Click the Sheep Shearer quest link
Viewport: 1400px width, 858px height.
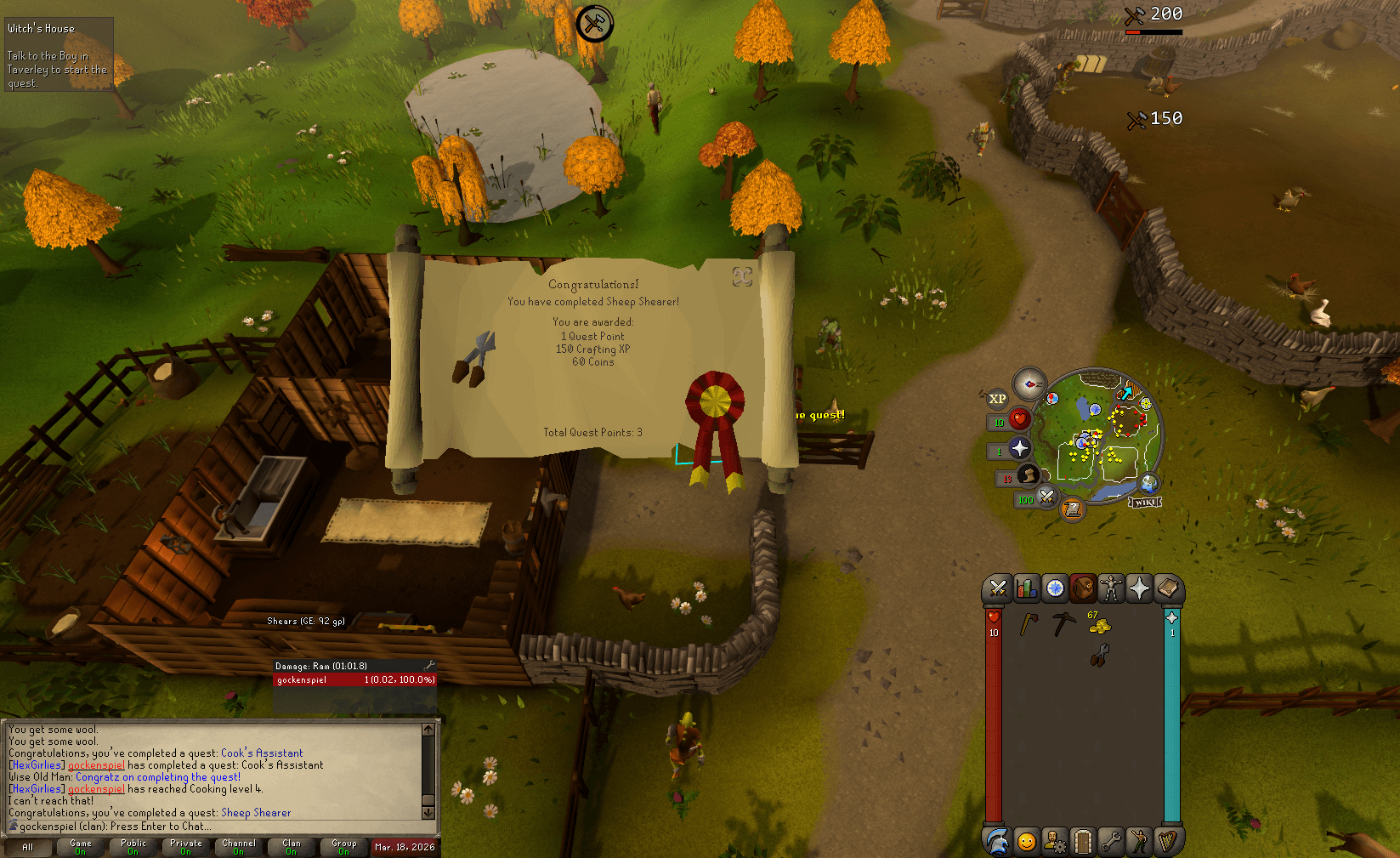(257, 812)
